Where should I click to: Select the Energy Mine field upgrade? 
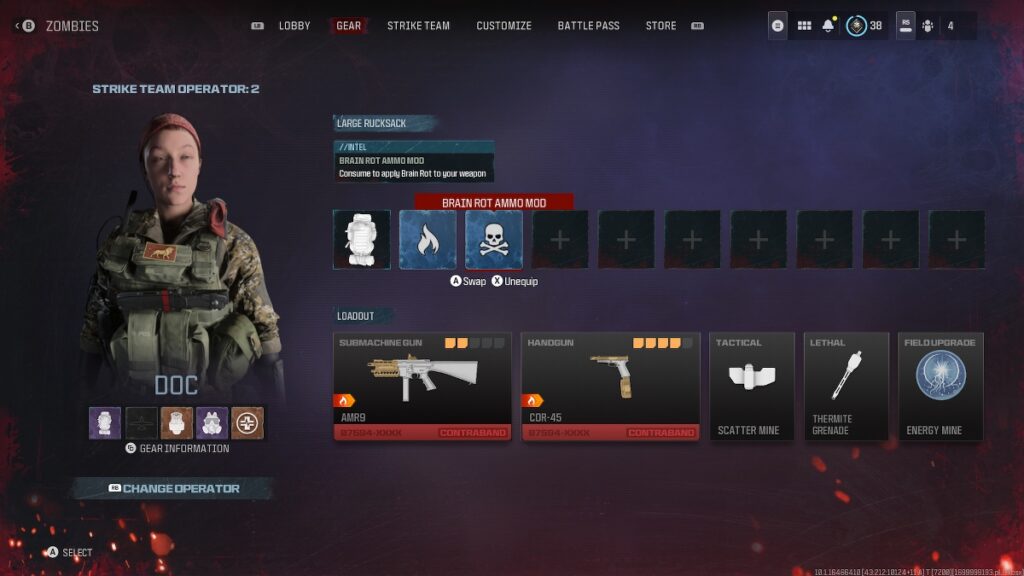(x=940, y=386)
